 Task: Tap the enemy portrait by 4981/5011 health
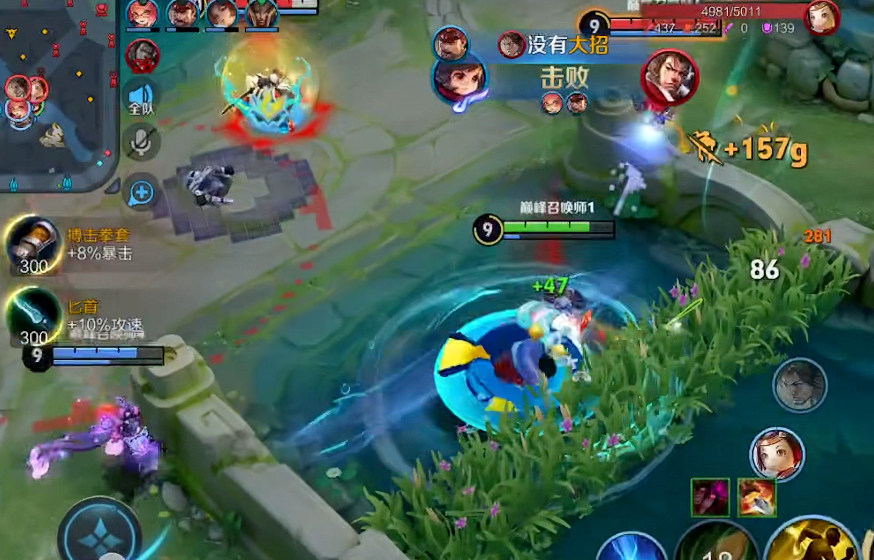point(821,17)
